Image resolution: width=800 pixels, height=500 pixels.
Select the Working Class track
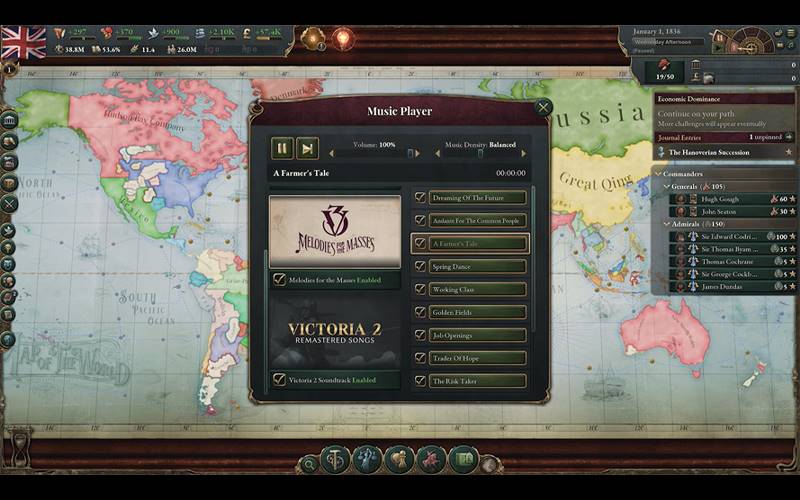click(478, 289)
